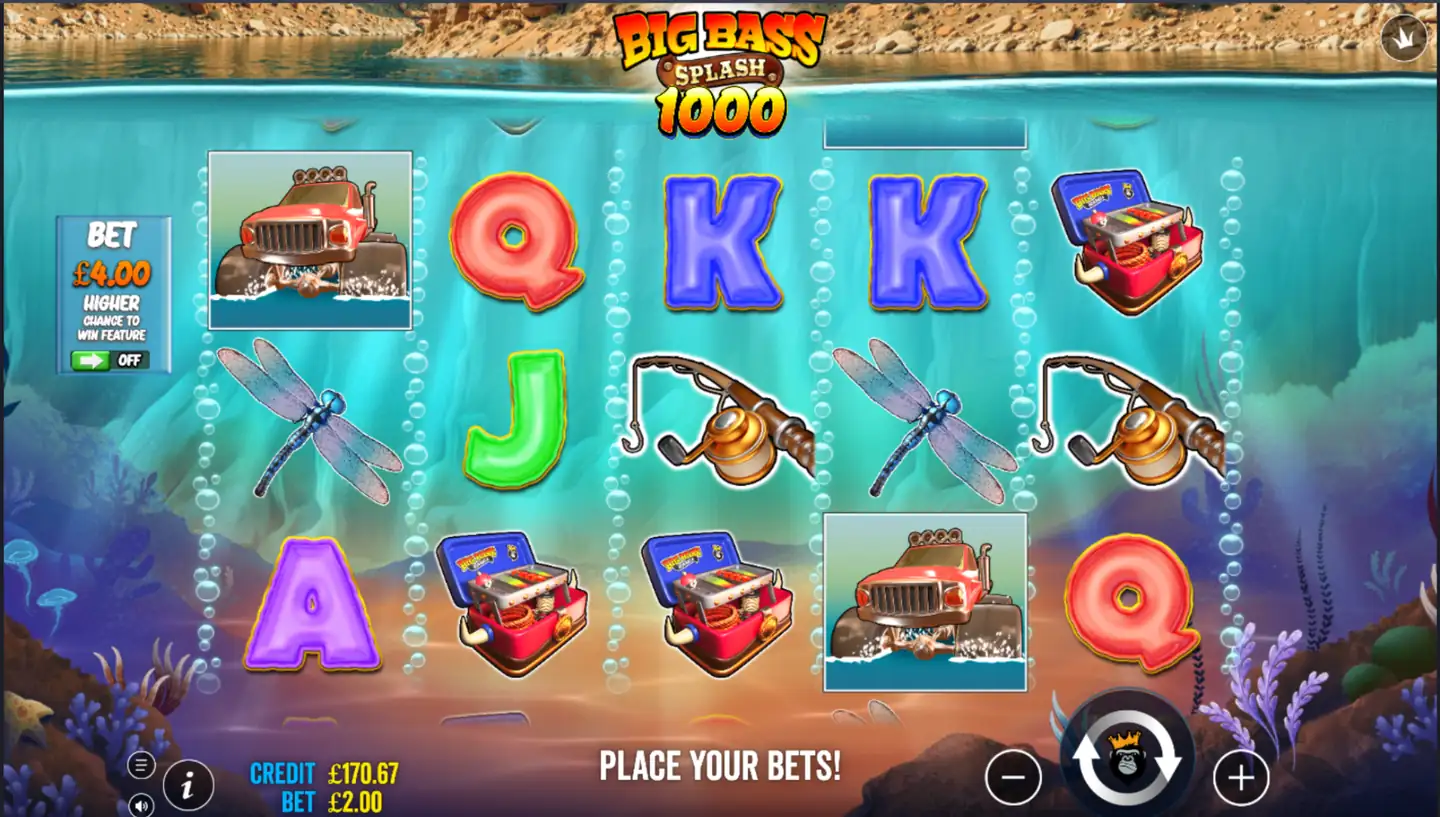Open the hamburger game menu
1440x817 pixels.
[x=139, y=765]
